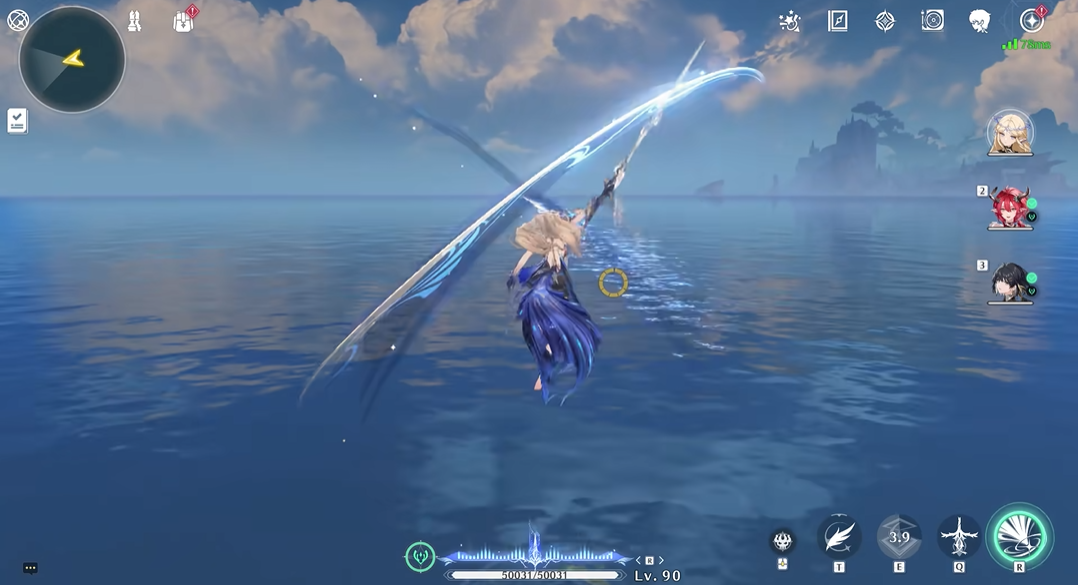The image size is (1078, 585).
Task: Open the quest checklist icon
Action: pyautogui.click(x=17, y=121)
